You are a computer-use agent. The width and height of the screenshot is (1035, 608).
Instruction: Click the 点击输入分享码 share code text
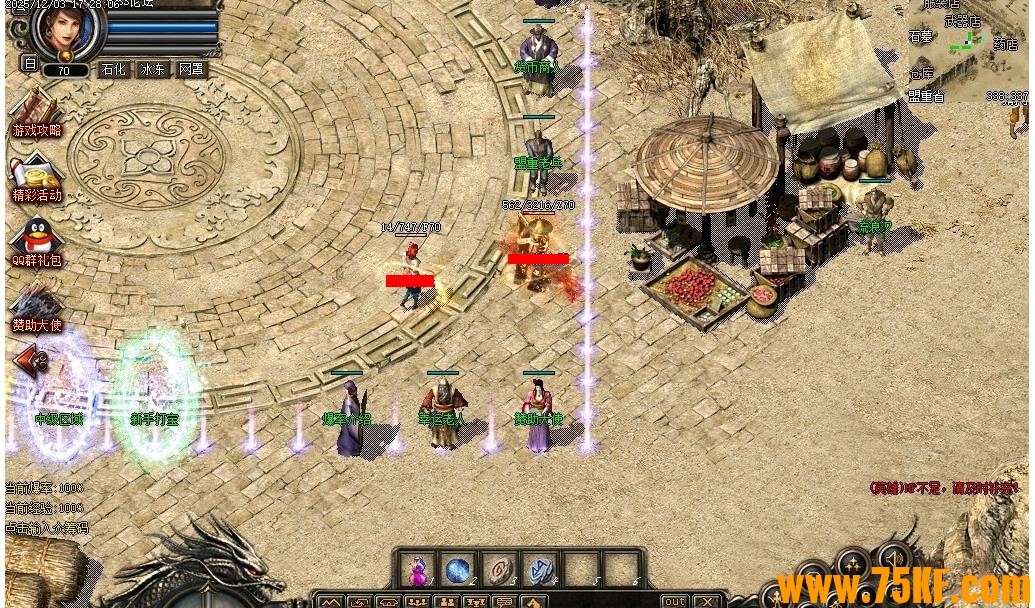click(47, 527)
